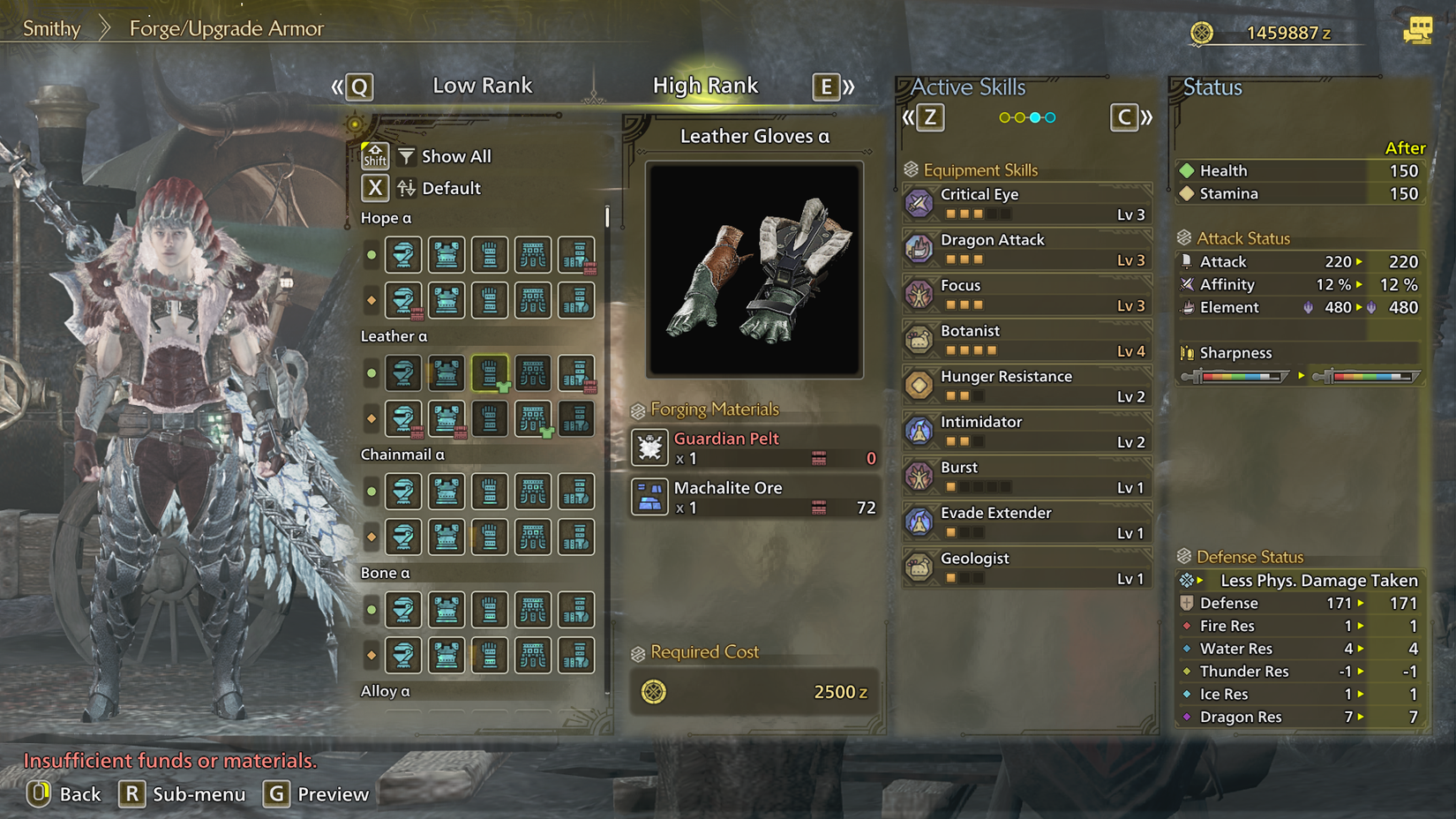Screen dimensions: 1456x819
Task: Click the Guardian Pelt material icon
Action: [649, 447]
